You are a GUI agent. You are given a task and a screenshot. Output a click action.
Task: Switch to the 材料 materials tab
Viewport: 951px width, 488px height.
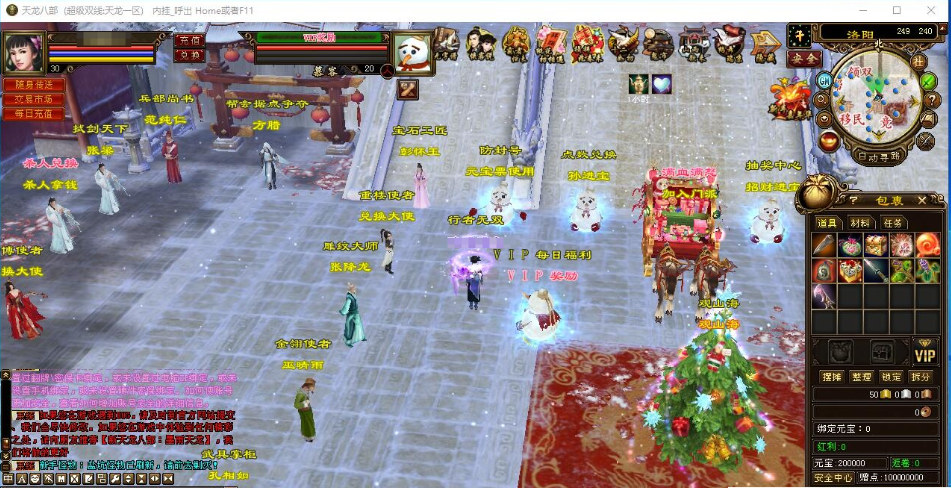859,222
